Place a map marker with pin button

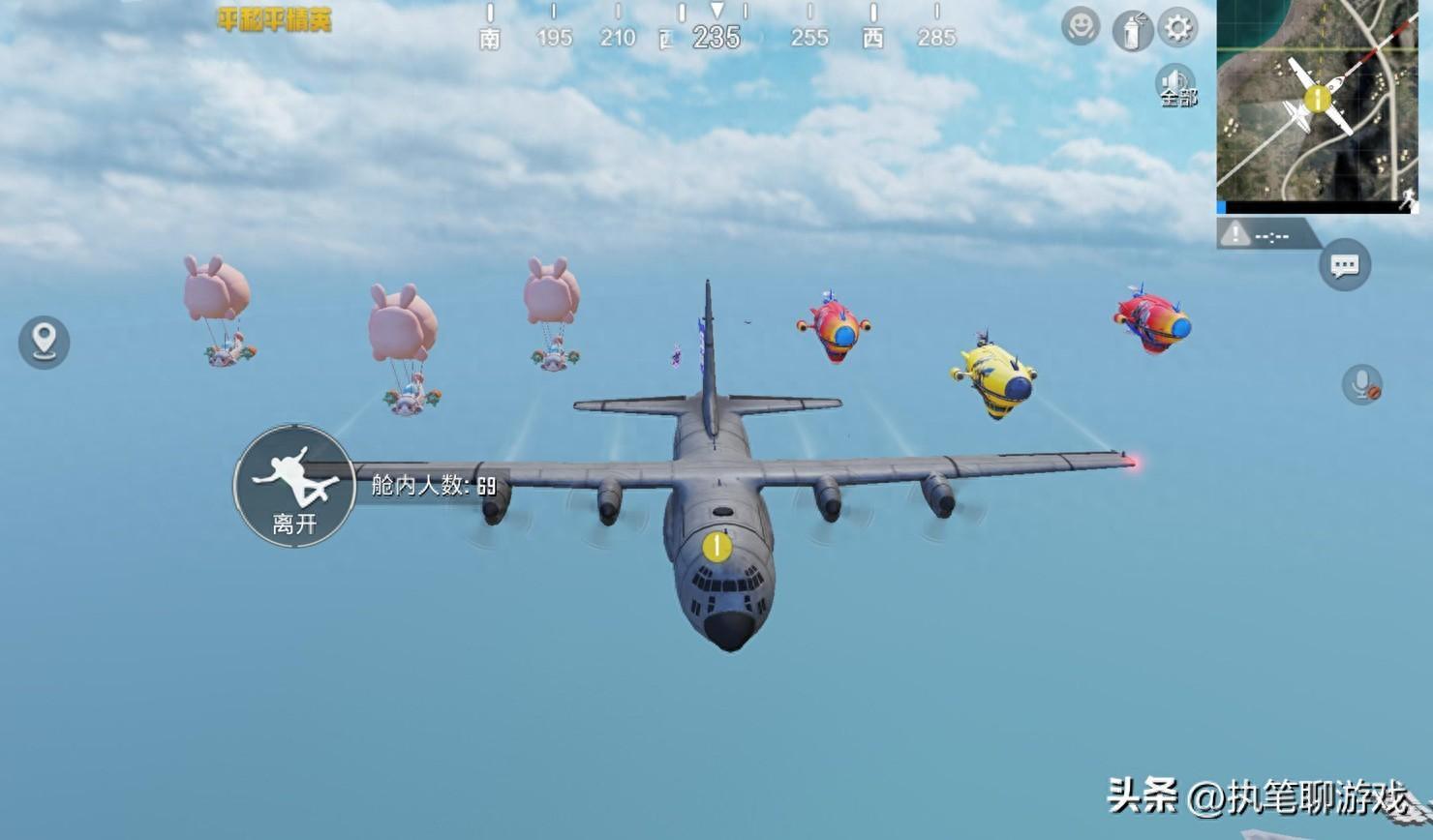(44, 342)
